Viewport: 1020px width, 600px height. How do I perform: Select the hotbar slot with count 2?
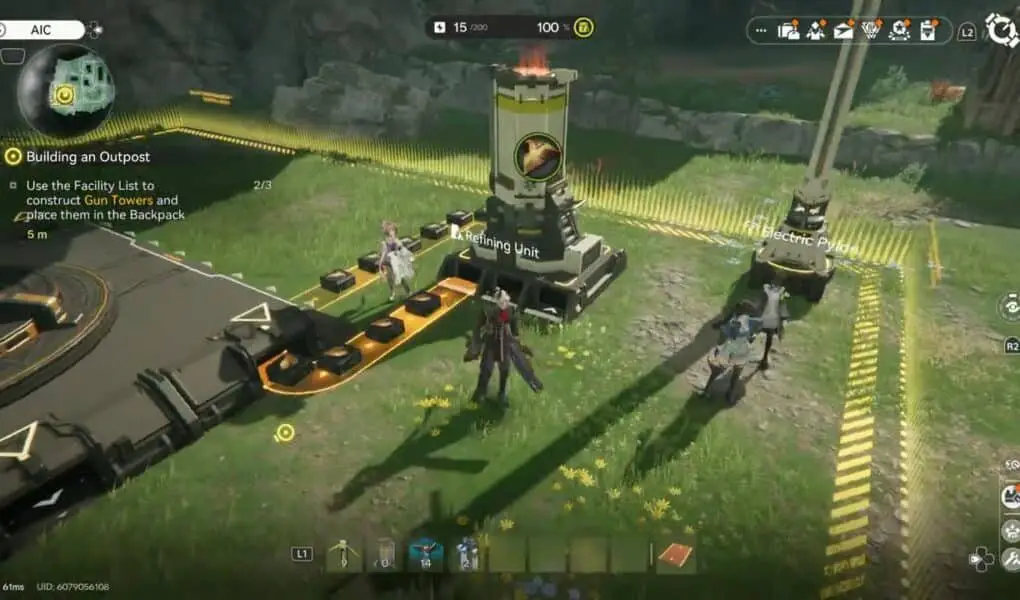pos(467,554)
